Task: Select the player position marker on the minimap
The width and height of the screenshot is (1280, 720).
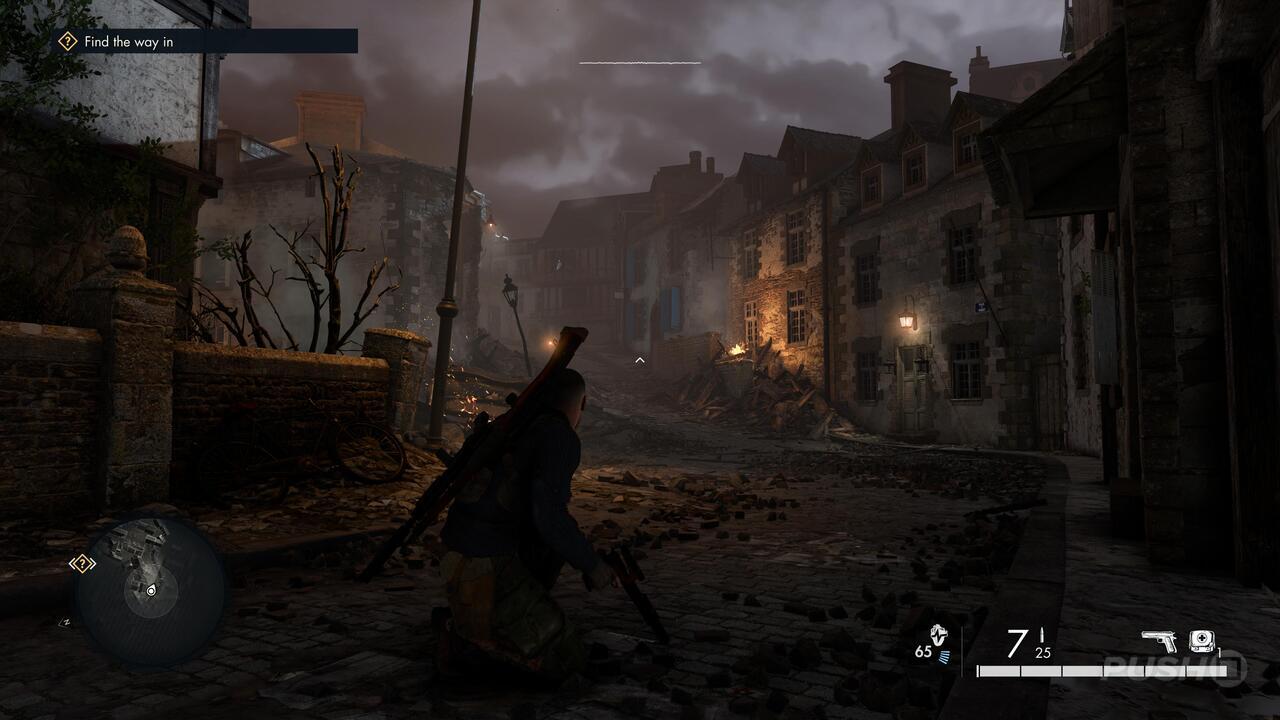Action: pyautogui.click(x=151, y=590)
